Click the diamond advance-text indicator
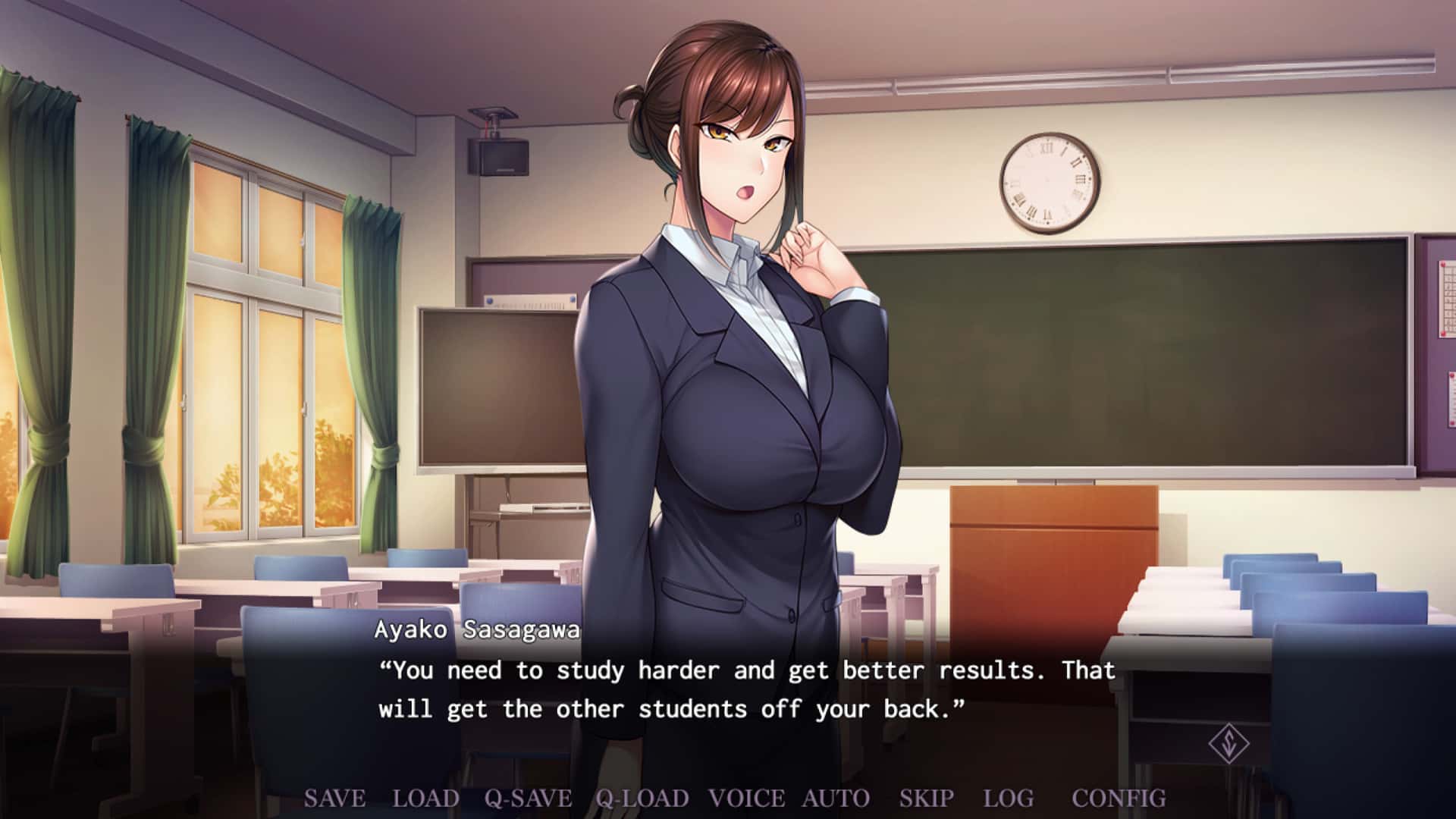Screen dimensions: 1456x819 pyautogui.click(x=1228, y=744)
